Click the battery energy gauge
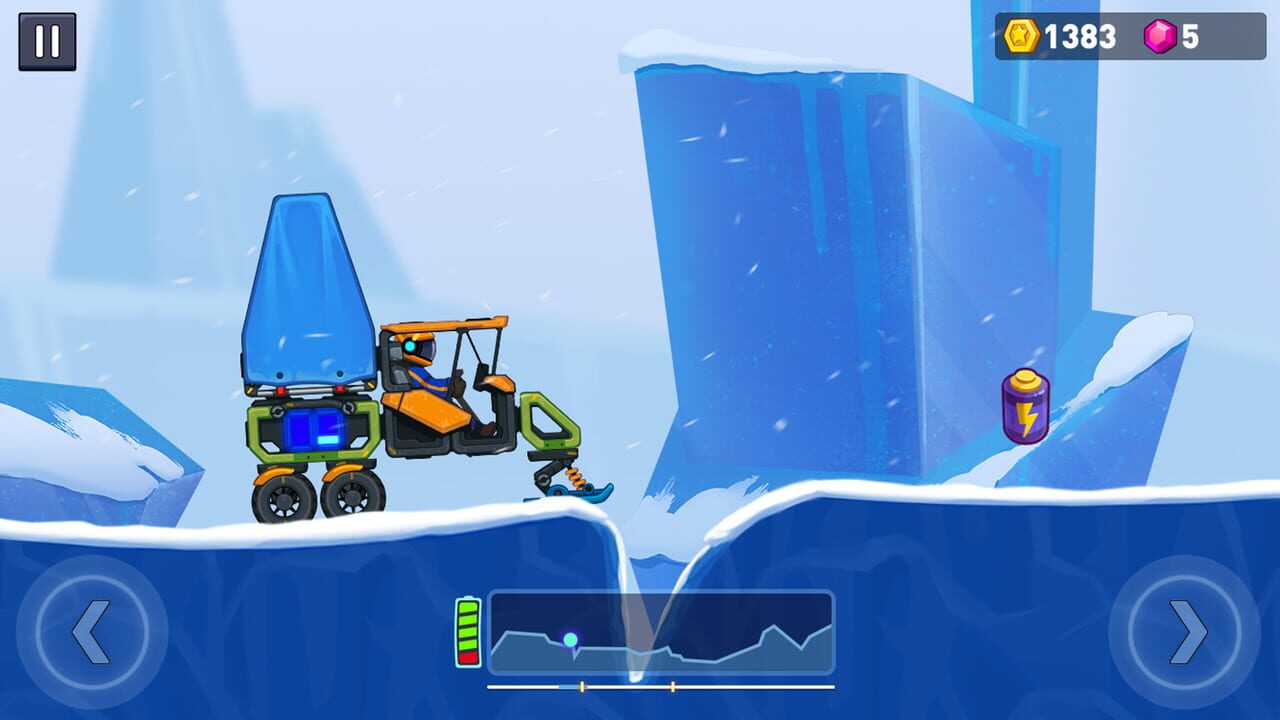Image resolution: width=1280 pixels, height=720 pixels. coord(468,634)
